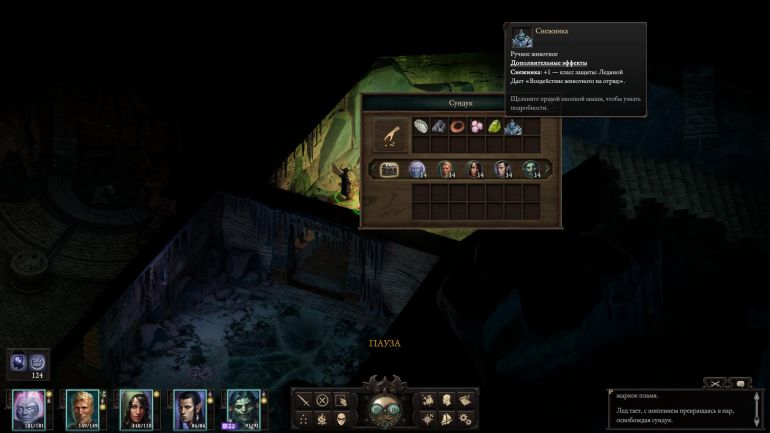Screen dimensions: 770x433
Task: Send loot to the blonde man's inventory
Action: (x=446, y=169)
